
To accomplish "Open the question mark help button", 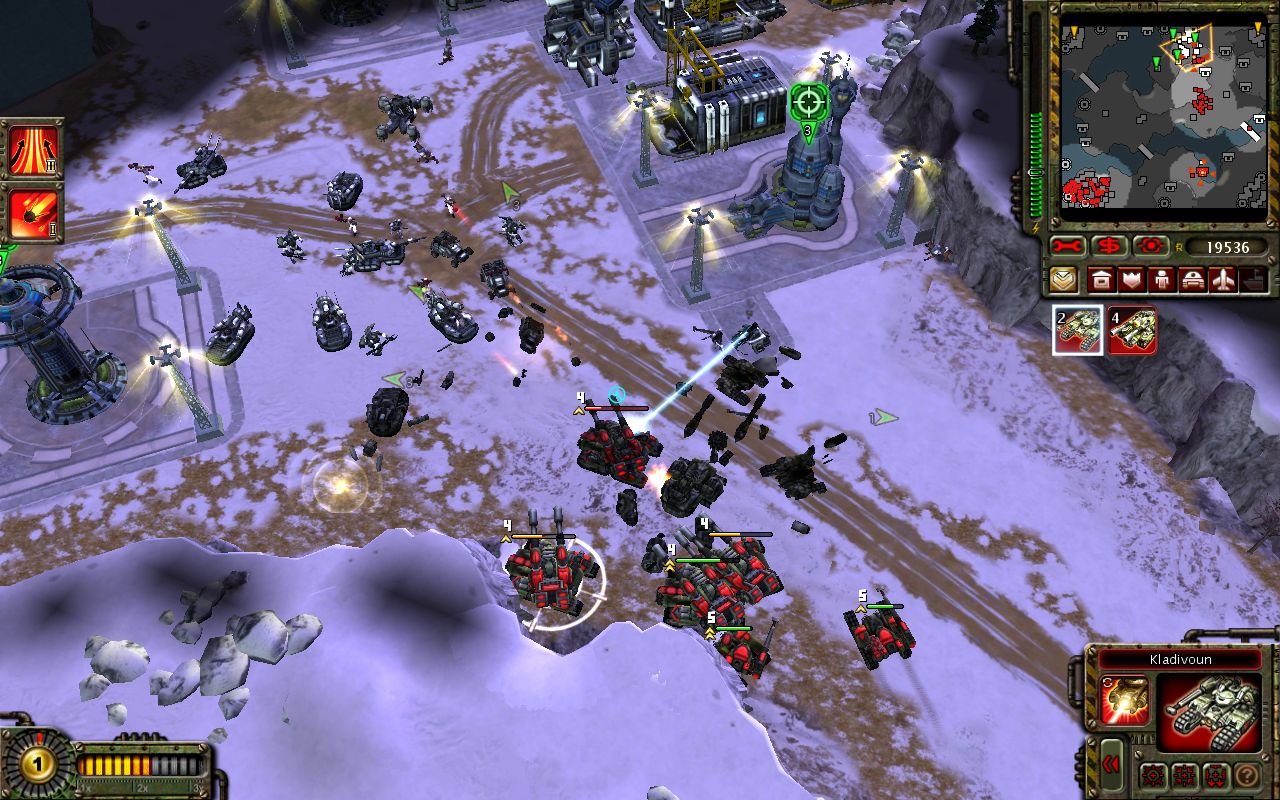I will pos(1246,775).
